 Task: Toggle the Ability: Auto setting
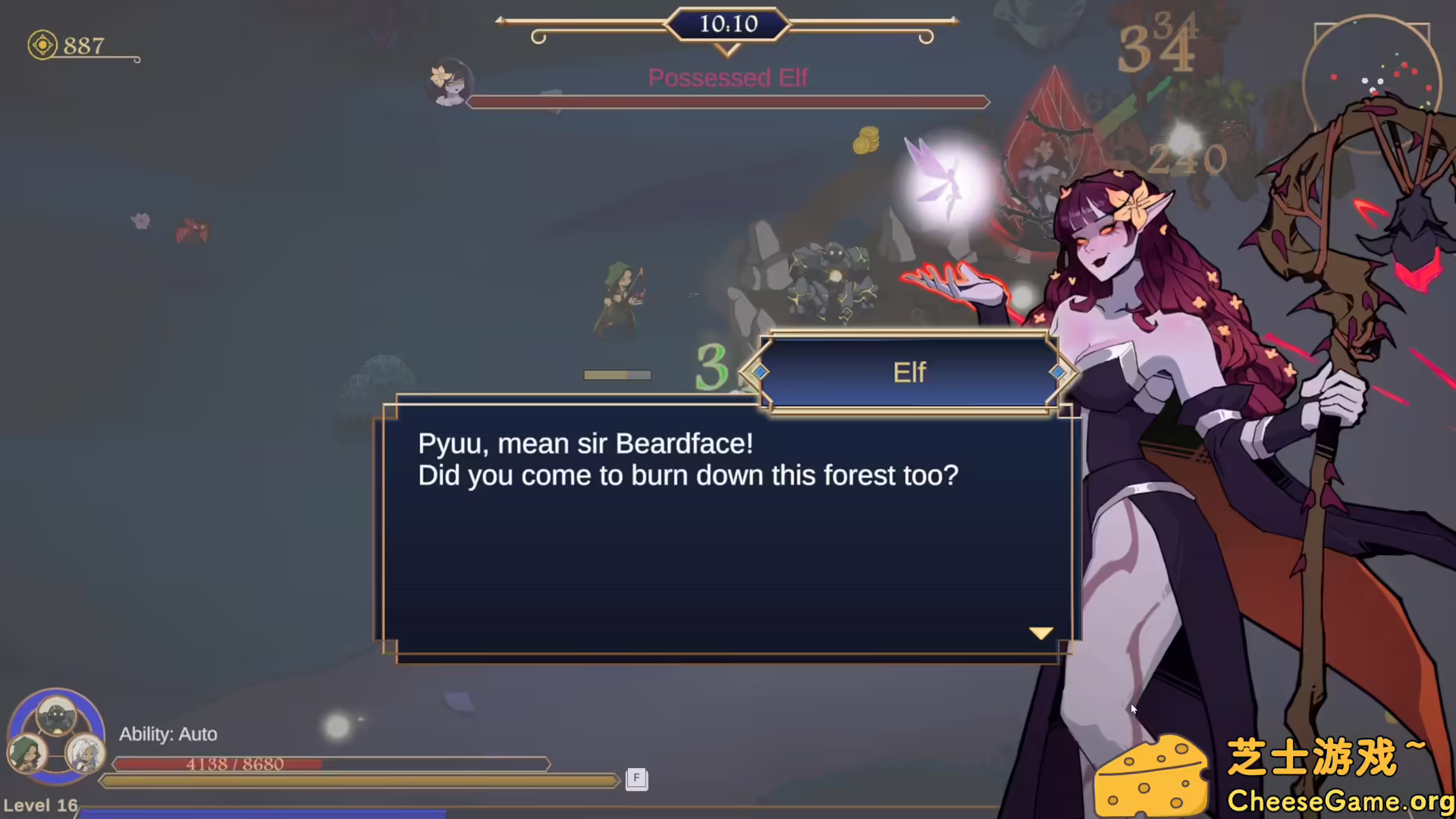coord(168,734)
